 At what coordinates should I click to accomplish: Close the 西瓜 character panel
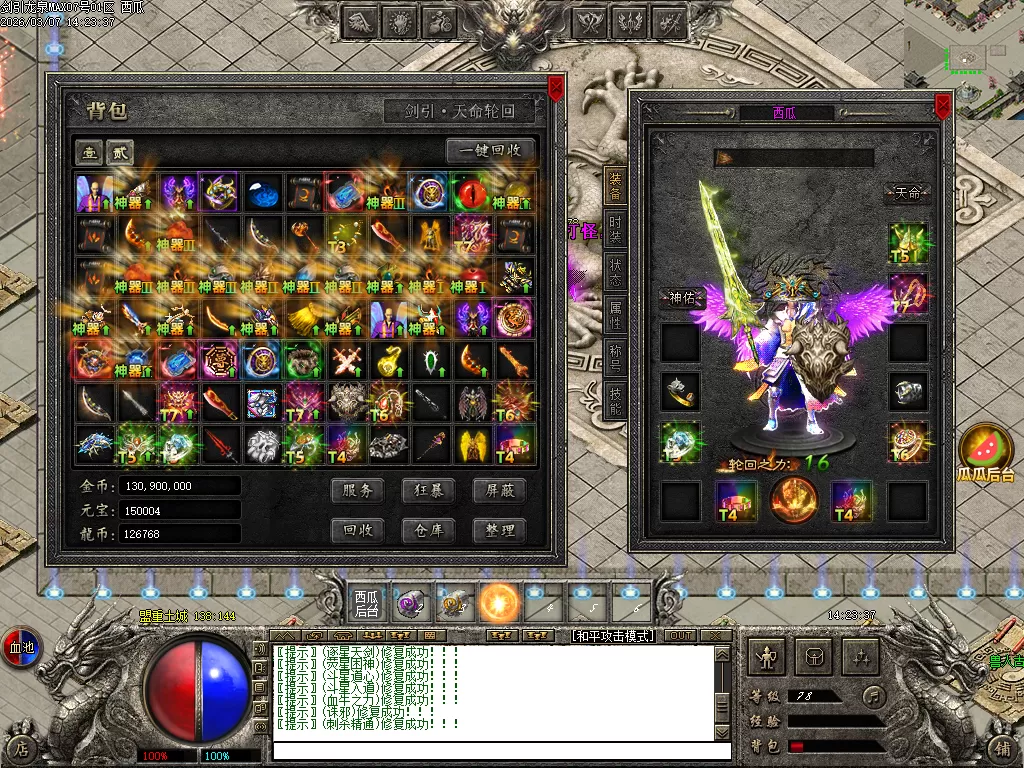(x=942, y=106)
